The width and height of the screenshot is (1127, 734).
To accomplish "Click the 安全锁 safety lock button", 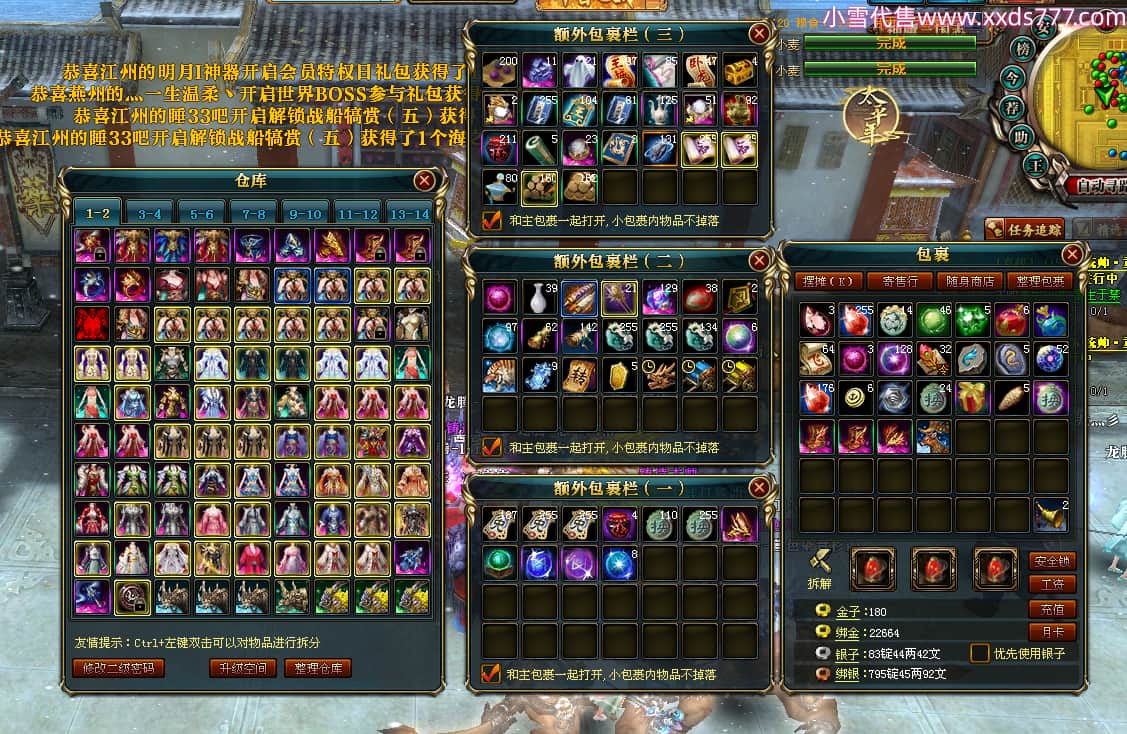I will [1052, 561].
